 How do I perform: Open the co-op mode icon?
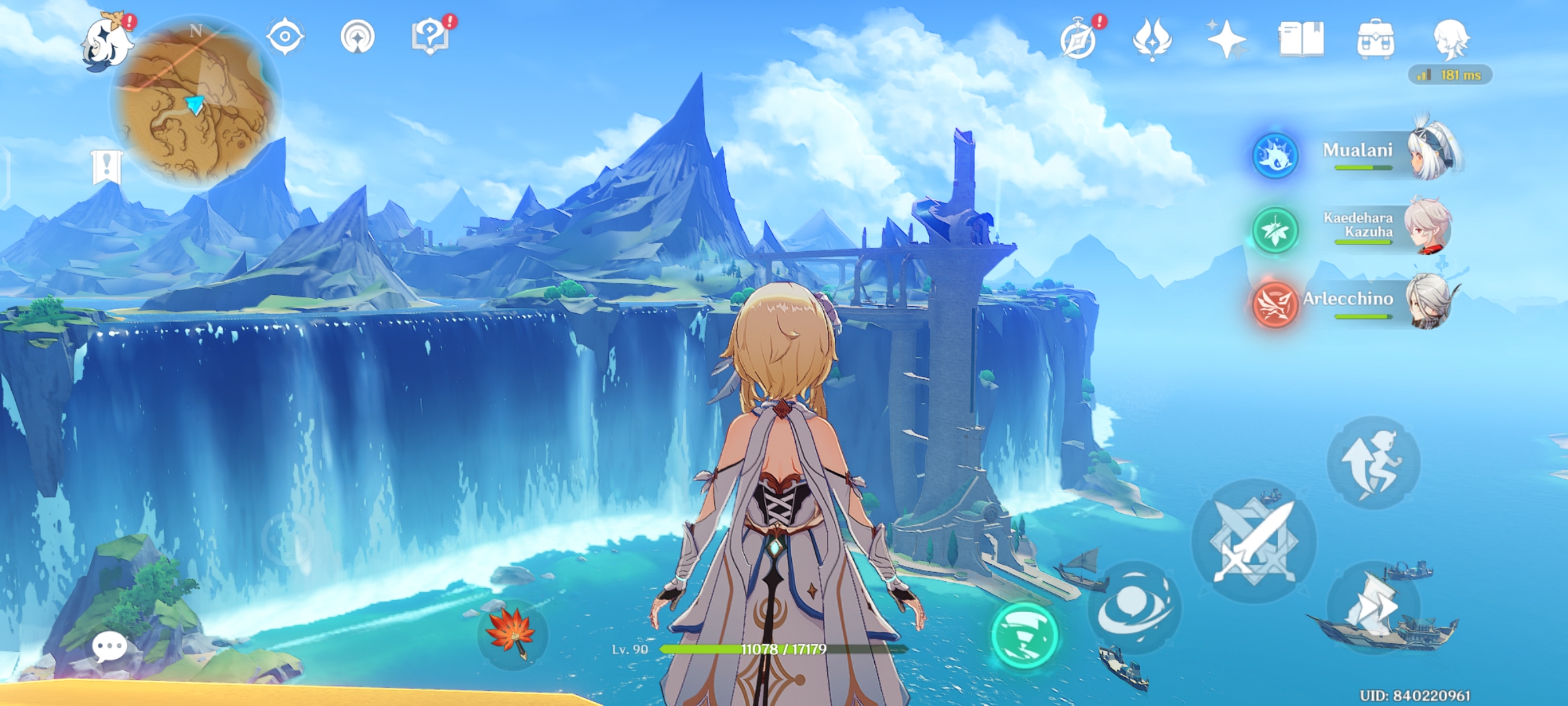(358, 37)
